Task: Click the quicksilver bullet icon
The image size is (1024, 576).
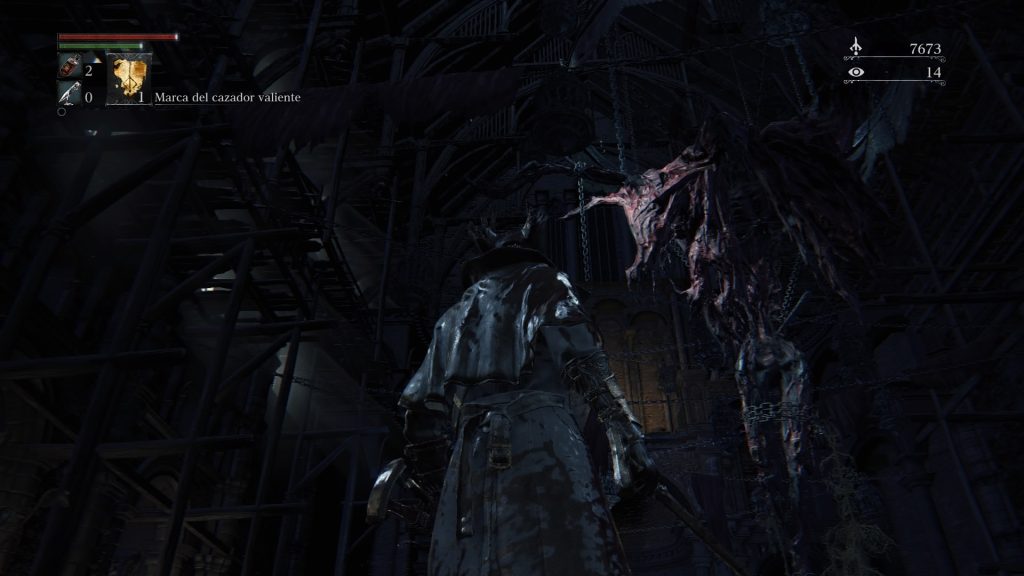Action: [x=69, y=95]
